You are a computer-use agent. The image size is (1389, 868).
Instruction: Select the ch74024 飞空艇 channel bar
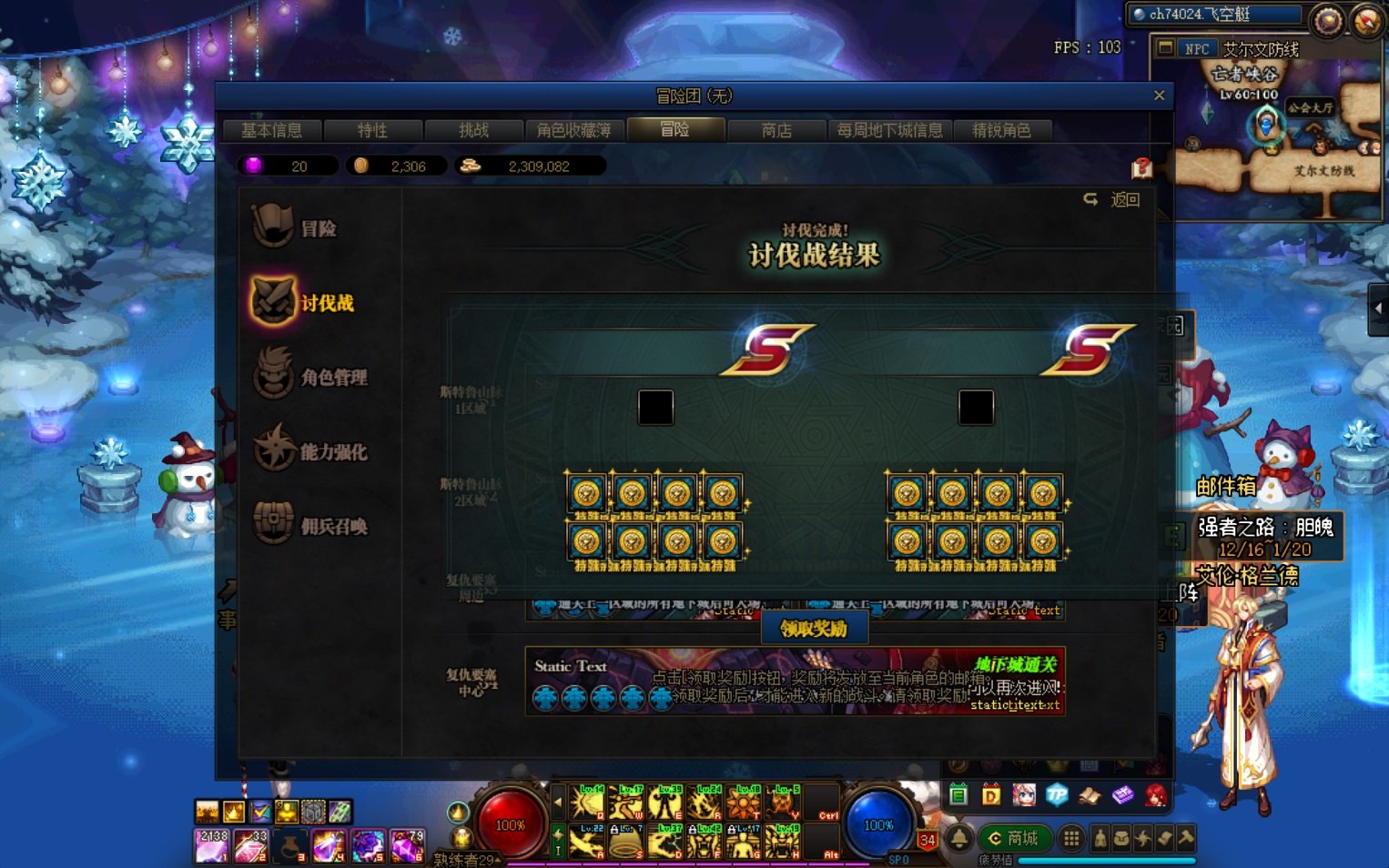[1214, 15]
